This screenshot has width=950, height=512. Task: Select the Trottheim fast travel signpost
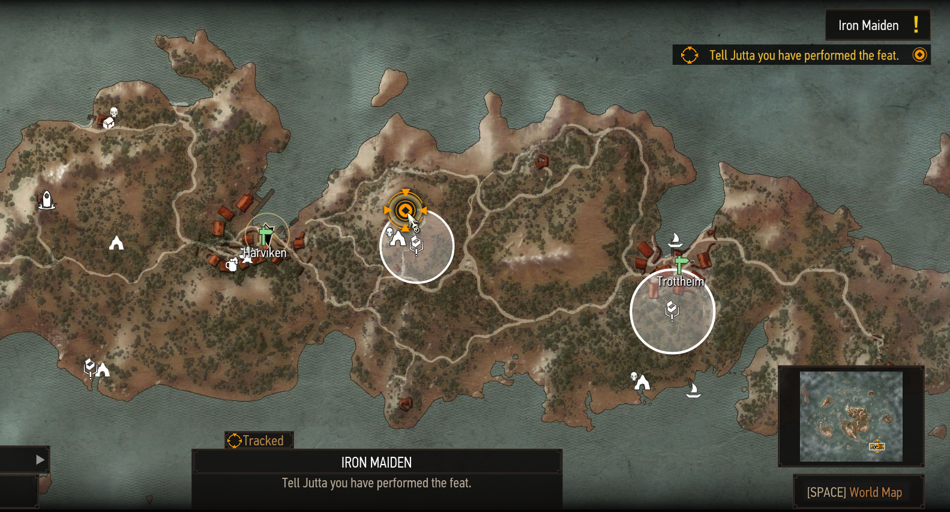coord(681,265)
